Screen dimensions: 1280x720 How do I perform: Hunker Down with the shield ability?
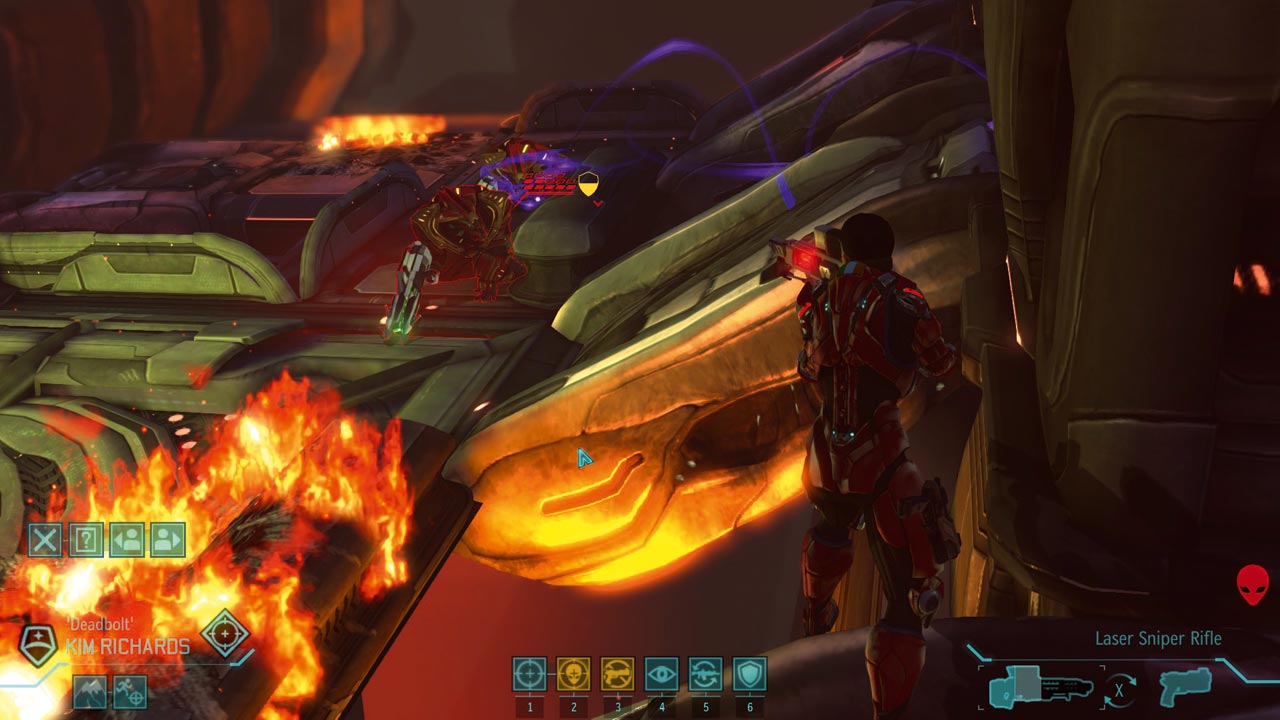749,674
